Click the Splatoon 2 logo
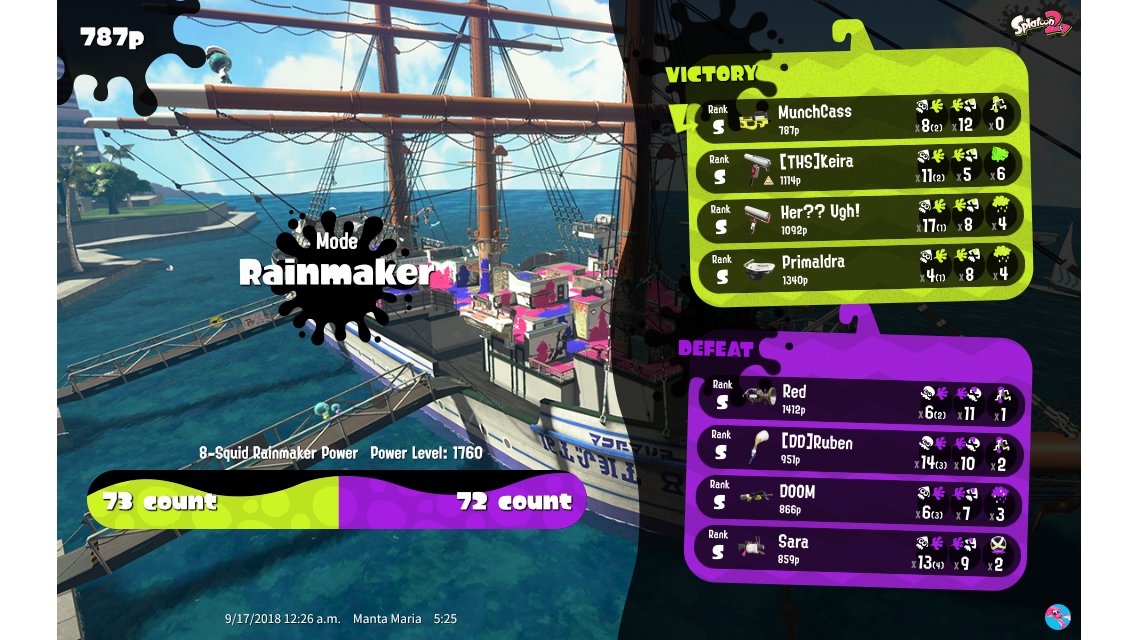The width and height of the screenshot is (1138, 640). 1040,24
